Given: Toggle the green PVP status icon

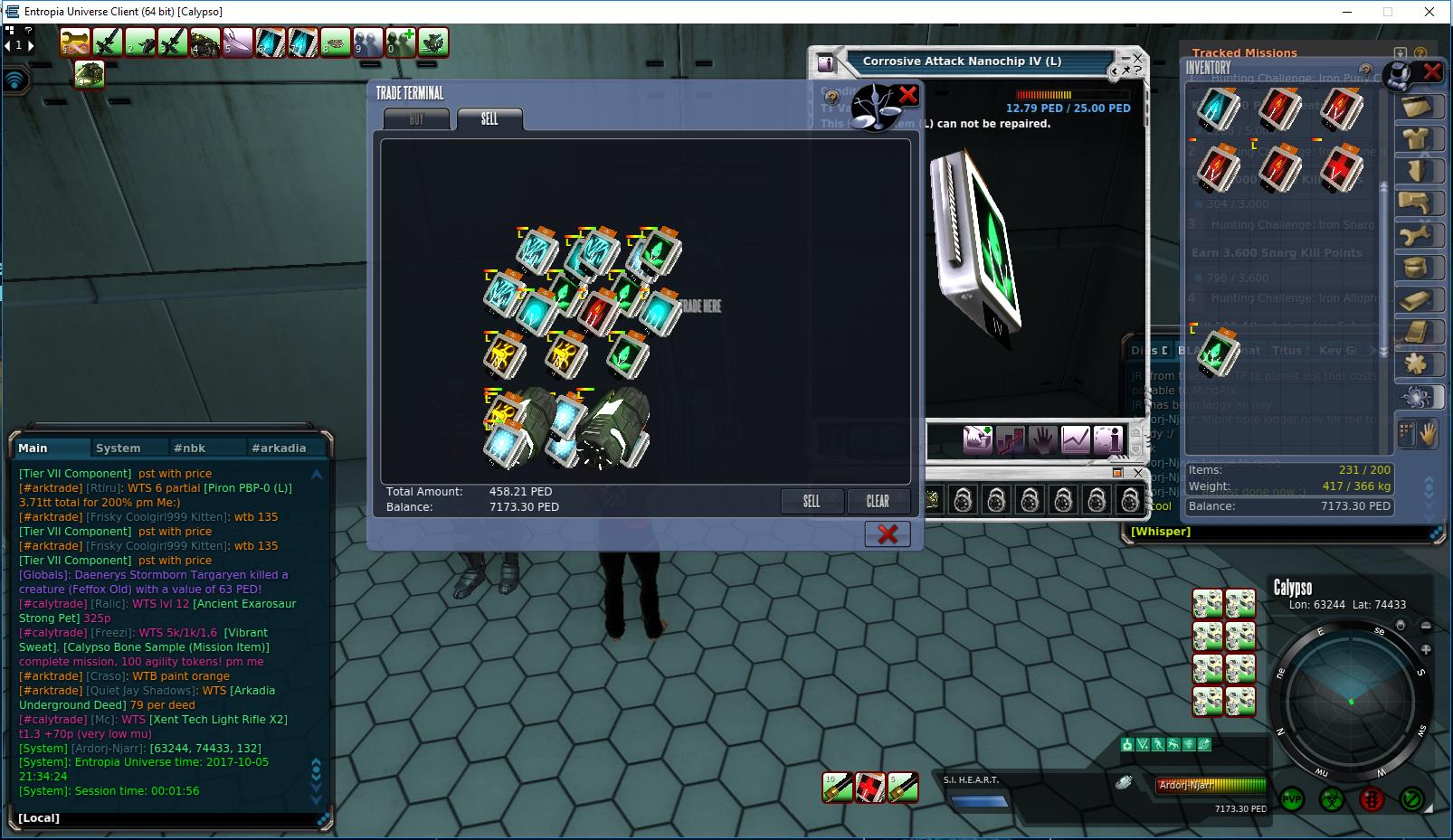Looking at the screenshot, I should pos(1291,799).
